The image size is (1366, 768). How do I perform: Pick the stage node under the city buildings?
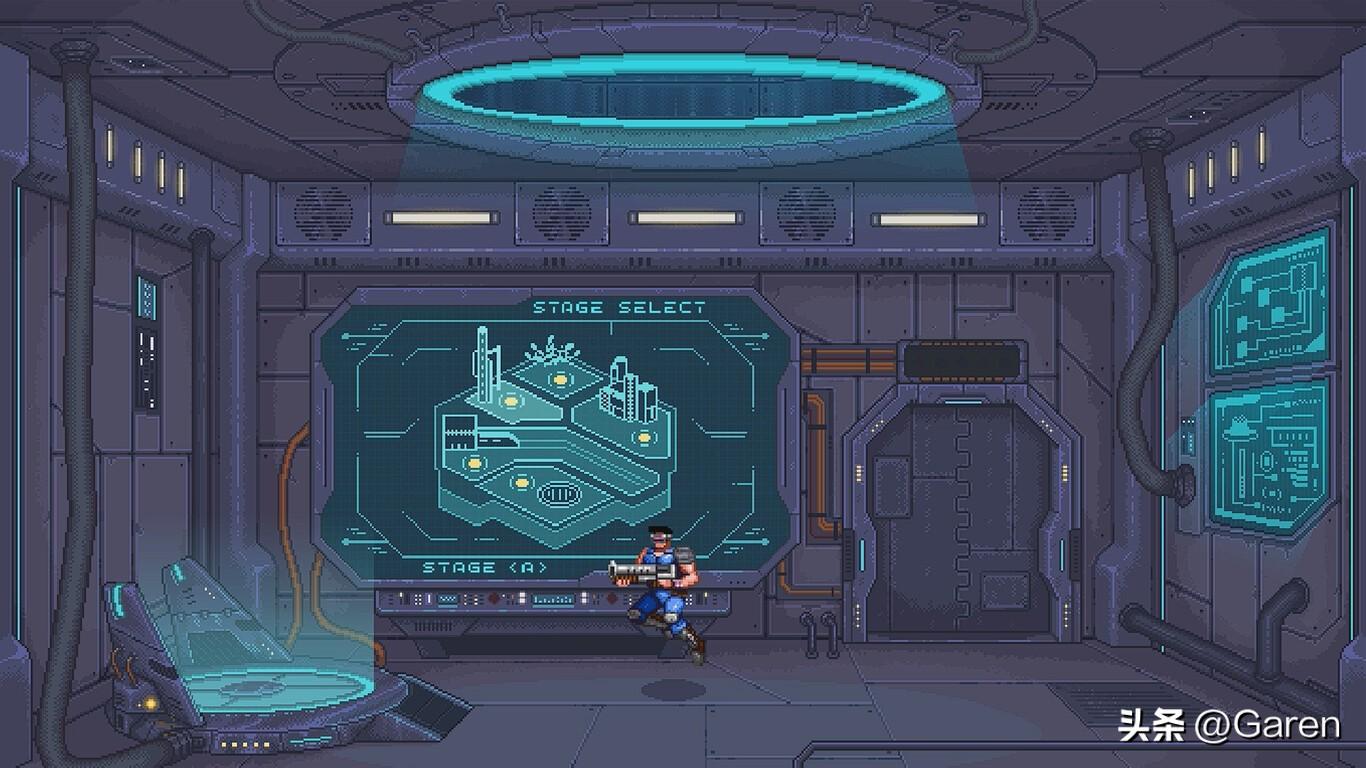click(644, 437)
